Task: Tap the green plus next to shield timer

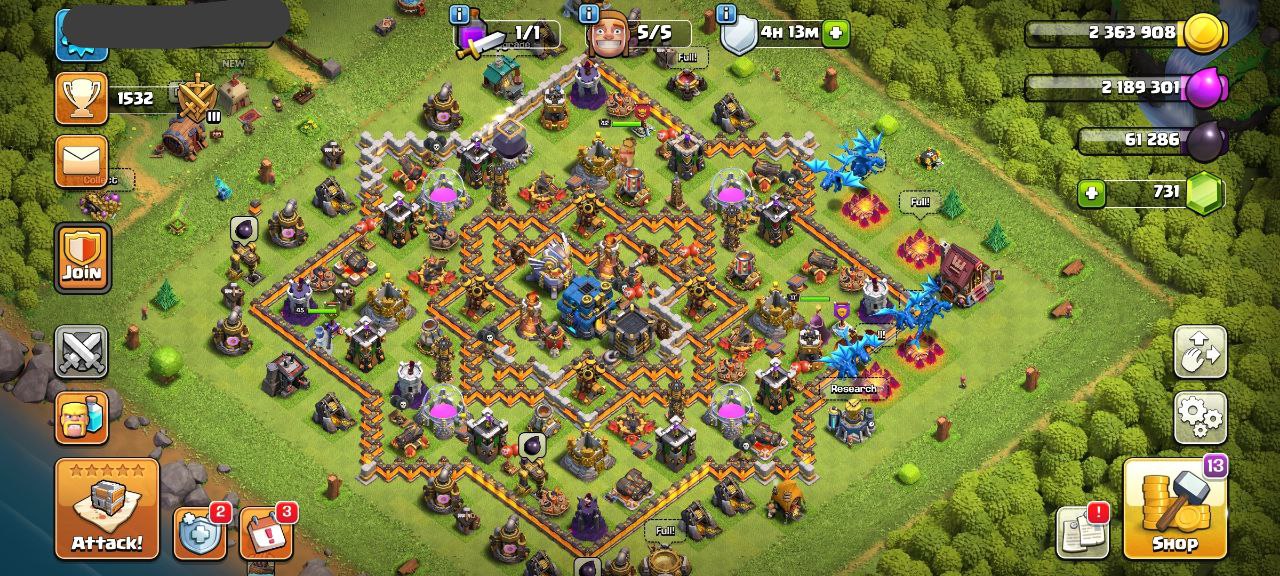Action: click(836, 32)
